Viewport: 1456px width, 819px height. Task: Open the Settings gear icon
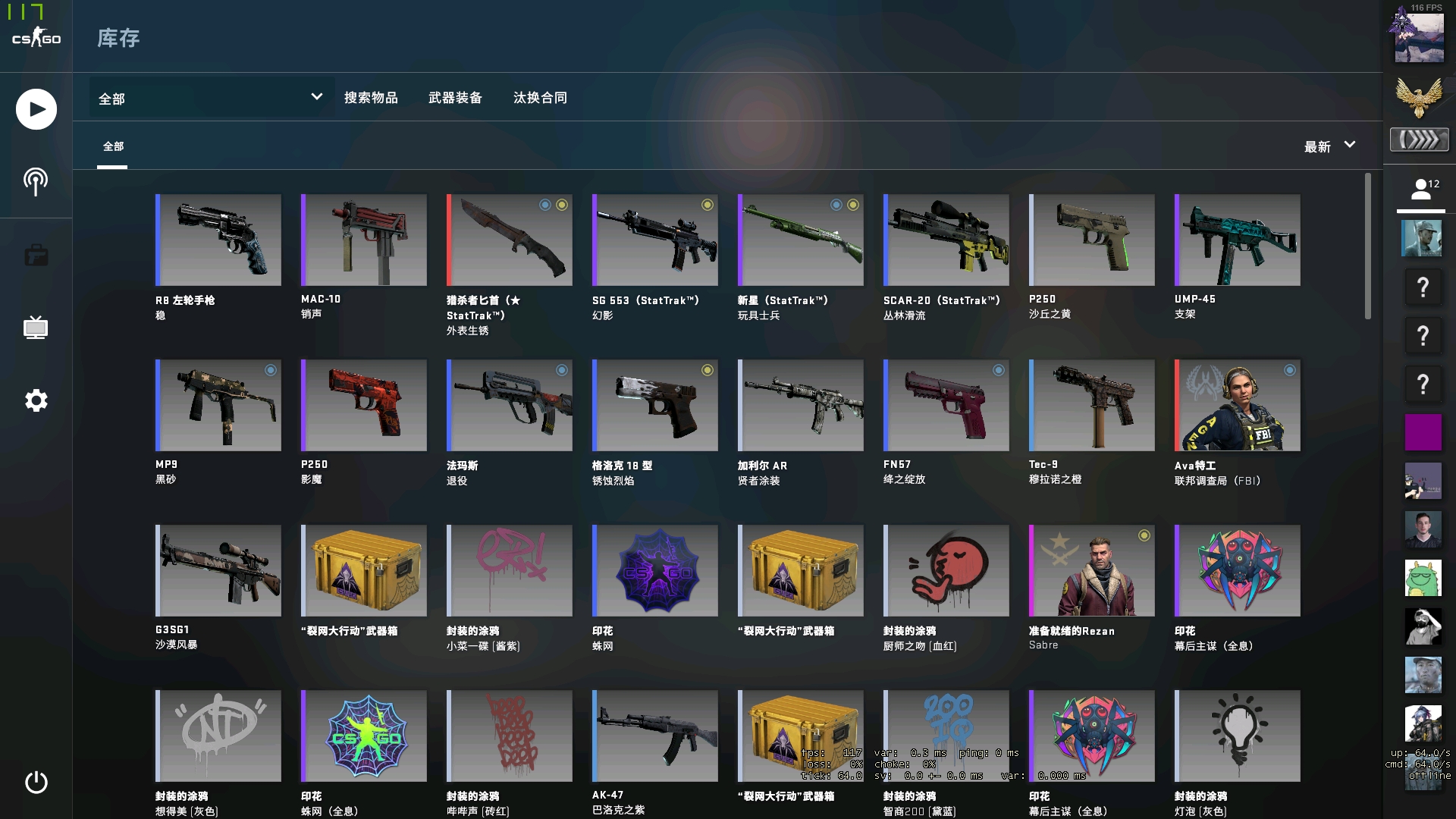(35, 400)
